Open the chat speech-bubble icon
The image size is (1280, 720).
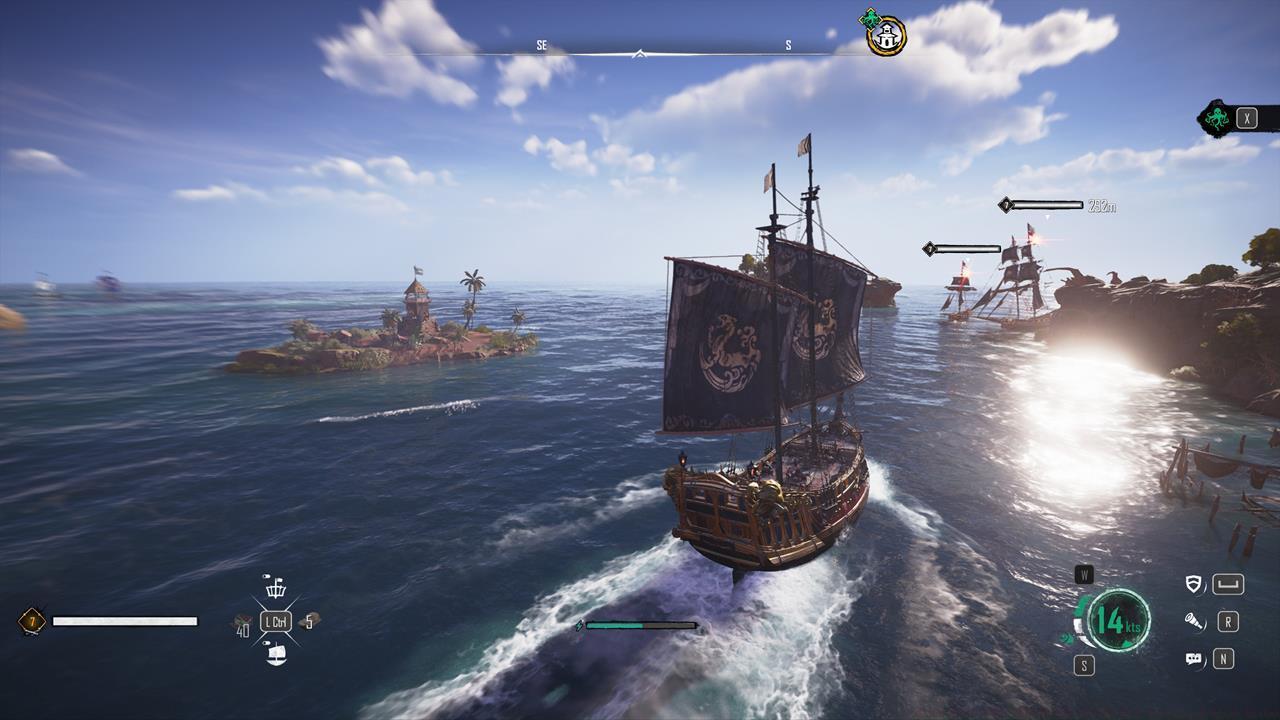(x=1193, y=659)
